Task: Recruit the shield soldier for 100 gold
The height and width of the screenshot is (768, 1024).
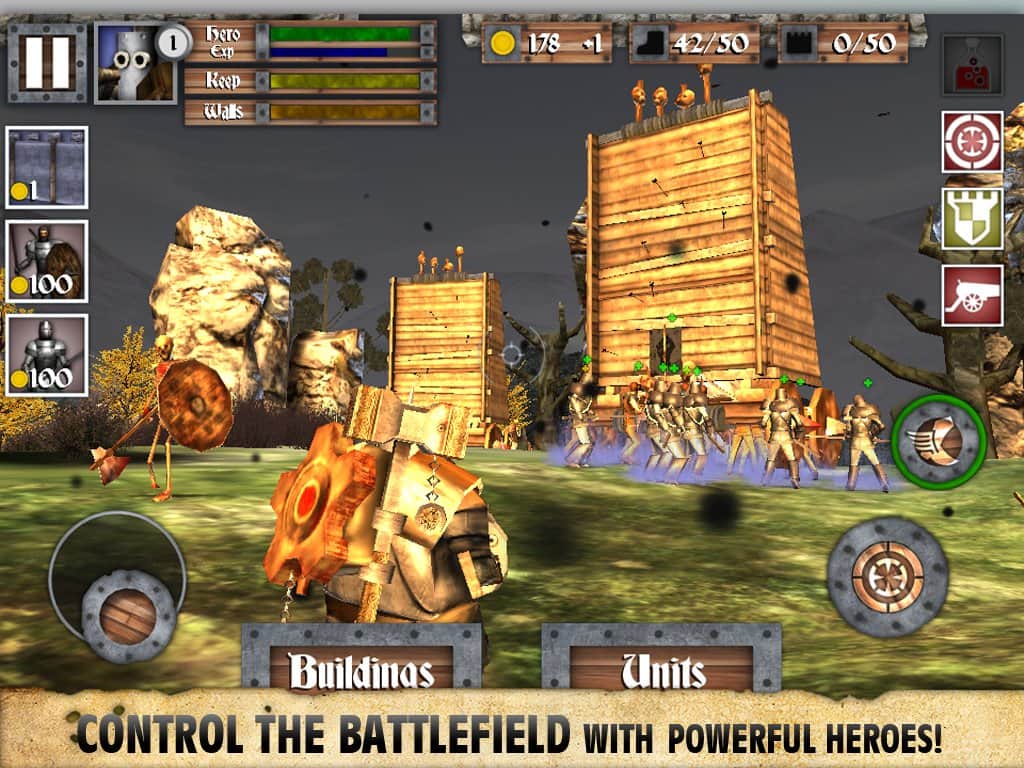Action: click(47, 261)
